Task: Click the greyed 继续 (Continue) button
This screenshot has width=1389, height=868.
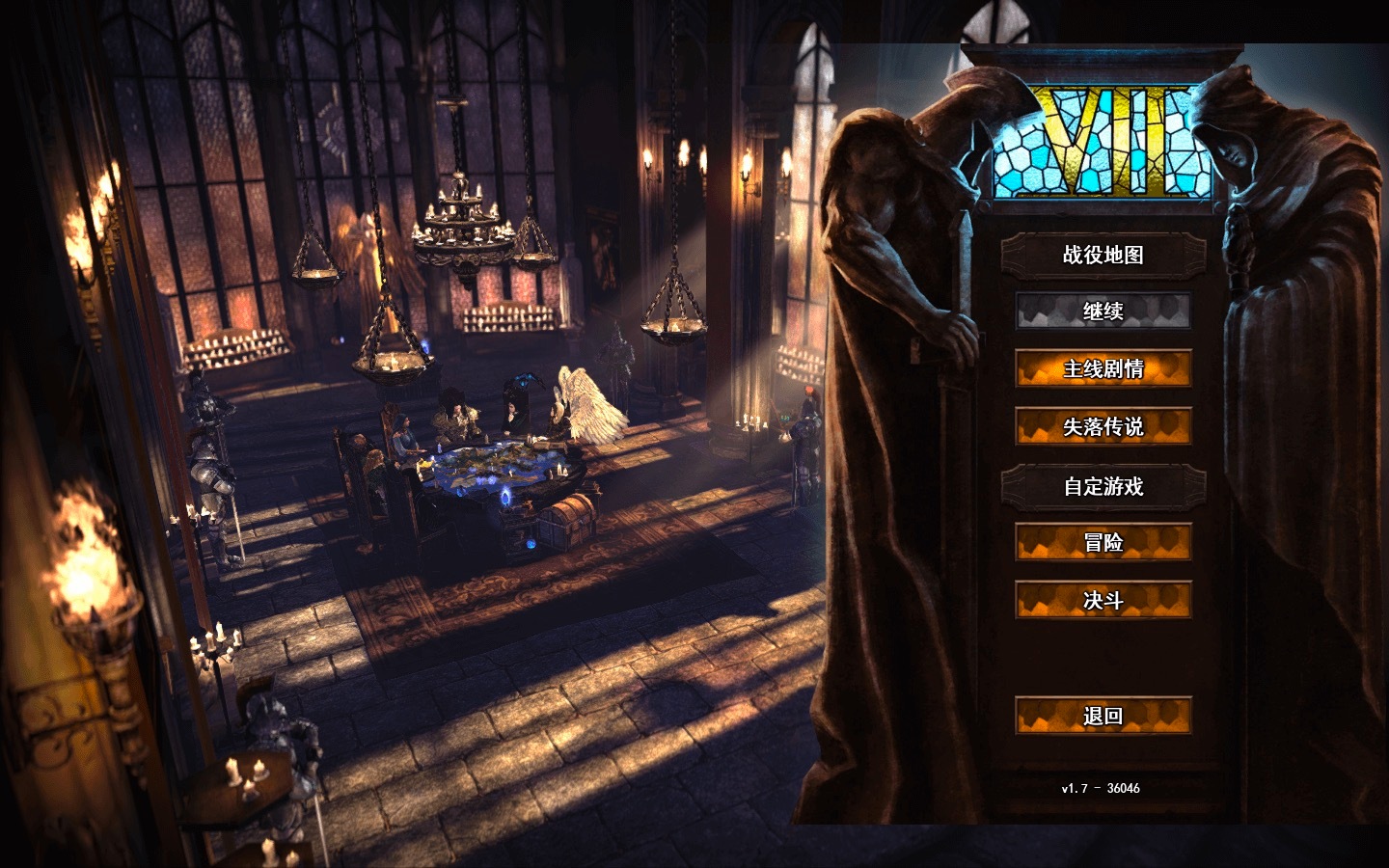Action: point(1103,312)
